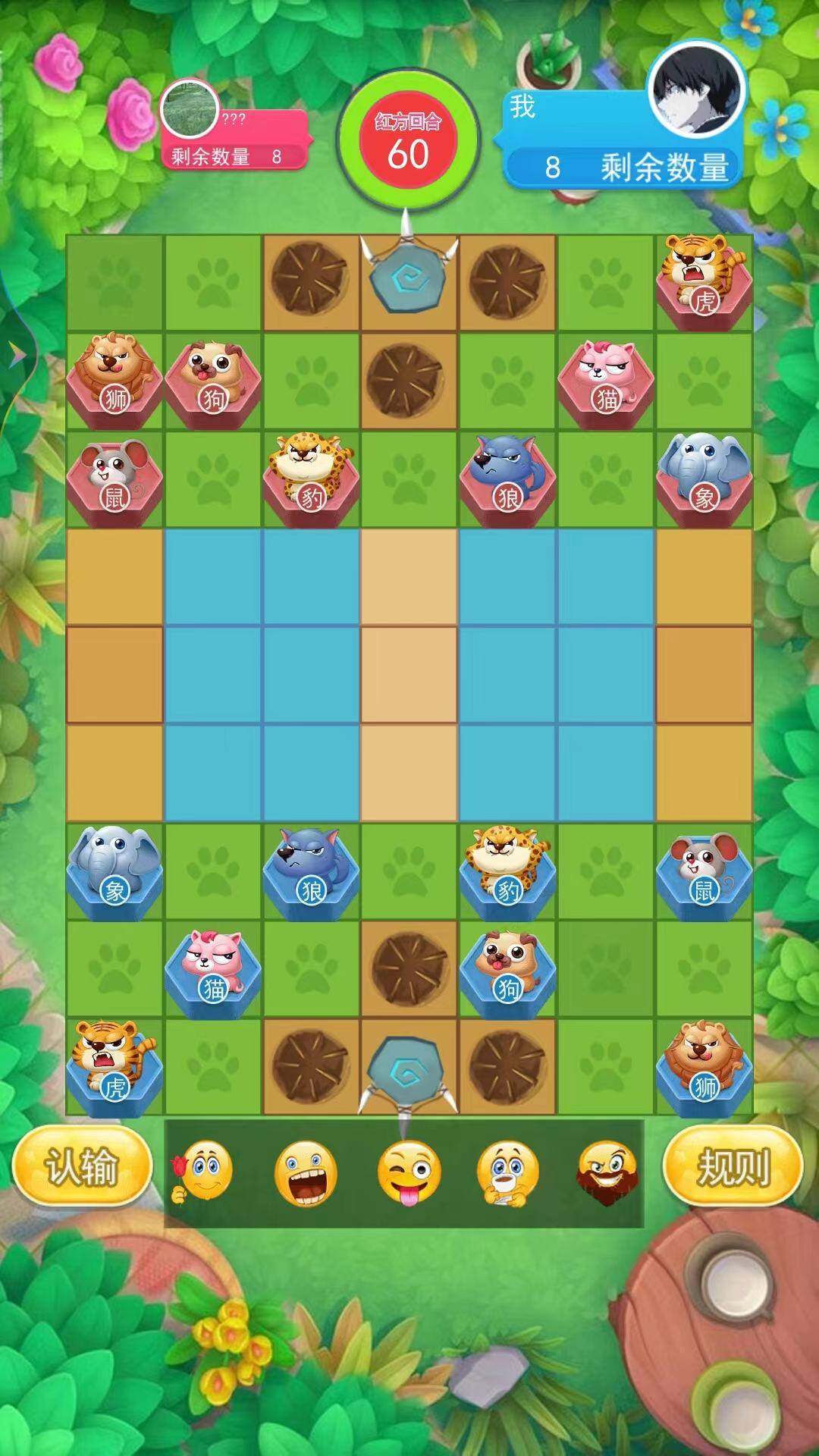The height and width of the screenshot is (1456, 819).
Task: Send the bearded grinning emoji
Action: [x=607, y=1173]
